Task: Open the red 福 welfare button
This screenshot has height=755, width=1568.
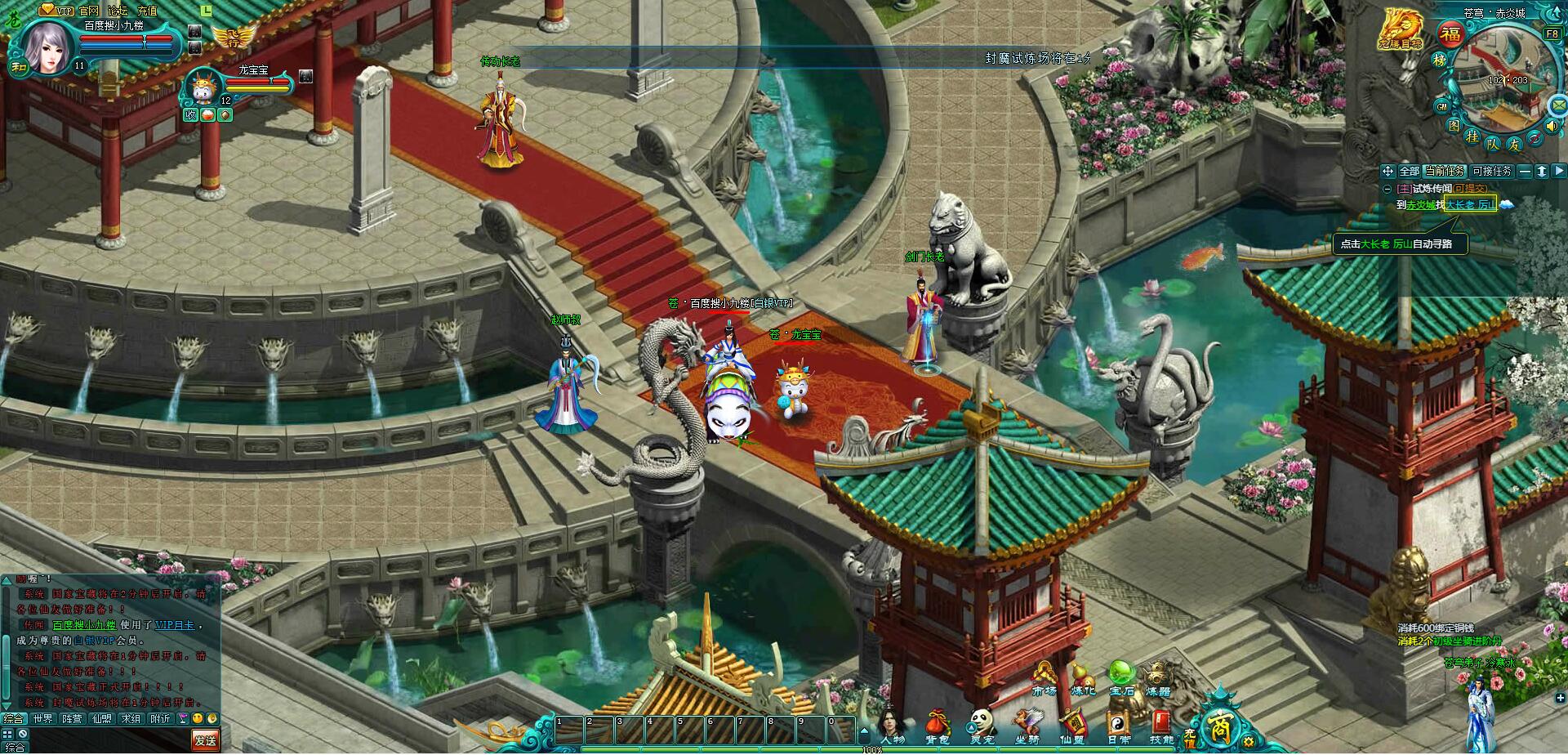Action: [x=1450, y=35]
